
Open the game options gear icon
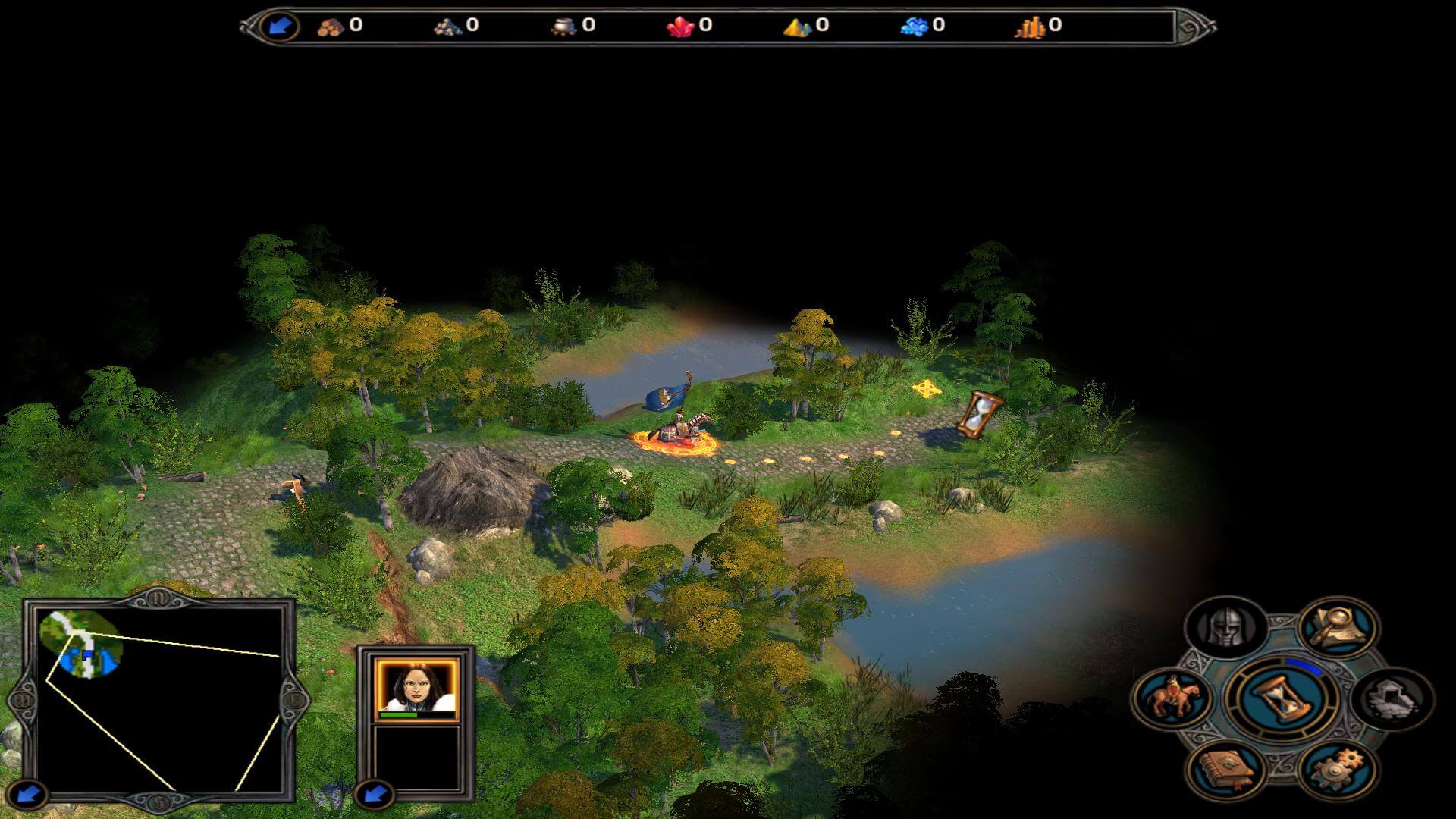click(x=1338, y=768)
